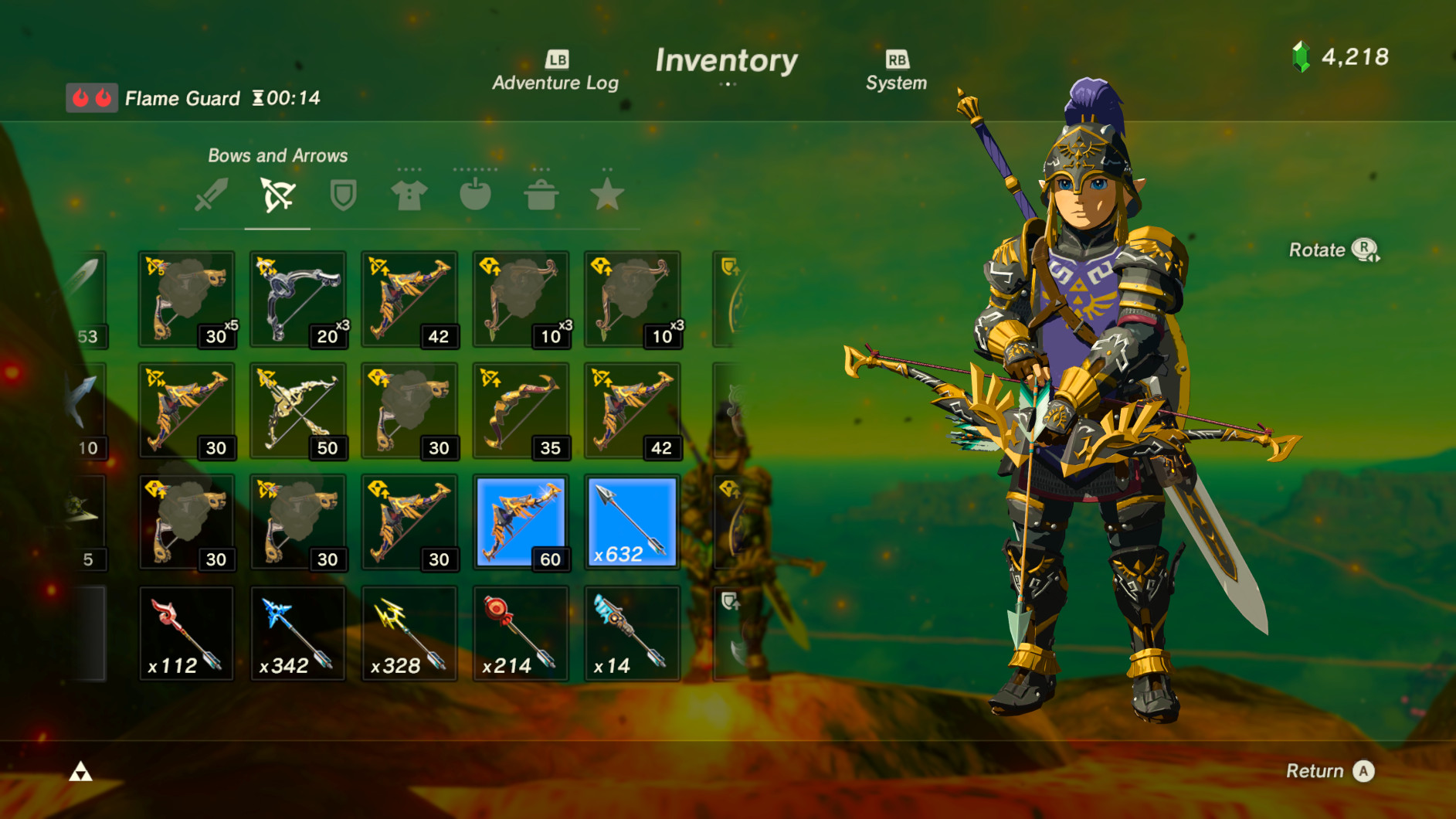Select the shock arrows x328 slot

click(409, 633)
